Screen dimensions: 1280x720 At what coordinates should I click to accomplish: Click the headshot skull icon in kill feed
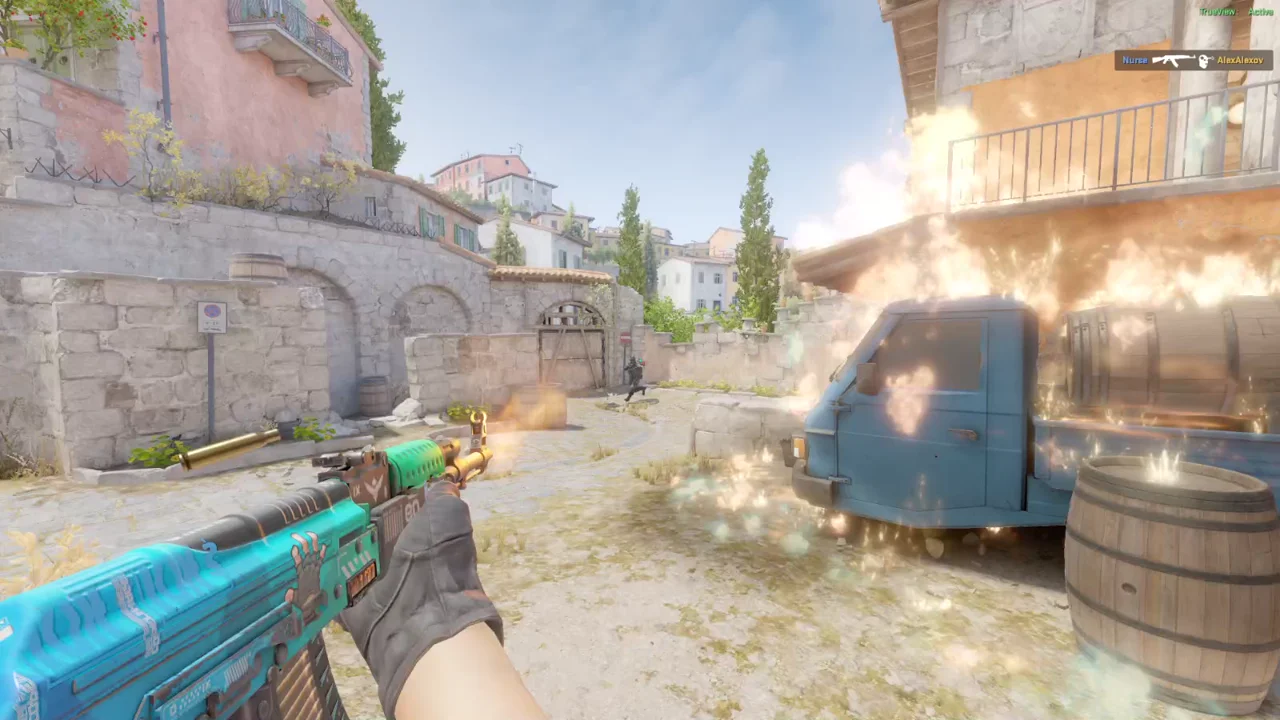click(1204, 61)
